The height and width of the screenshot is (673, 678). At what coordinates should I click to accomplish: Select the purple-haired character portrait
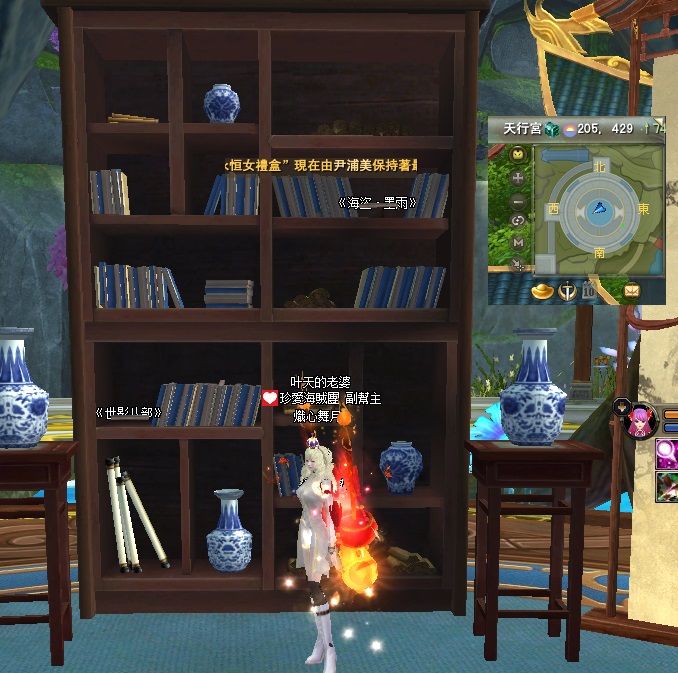point(640,422)
